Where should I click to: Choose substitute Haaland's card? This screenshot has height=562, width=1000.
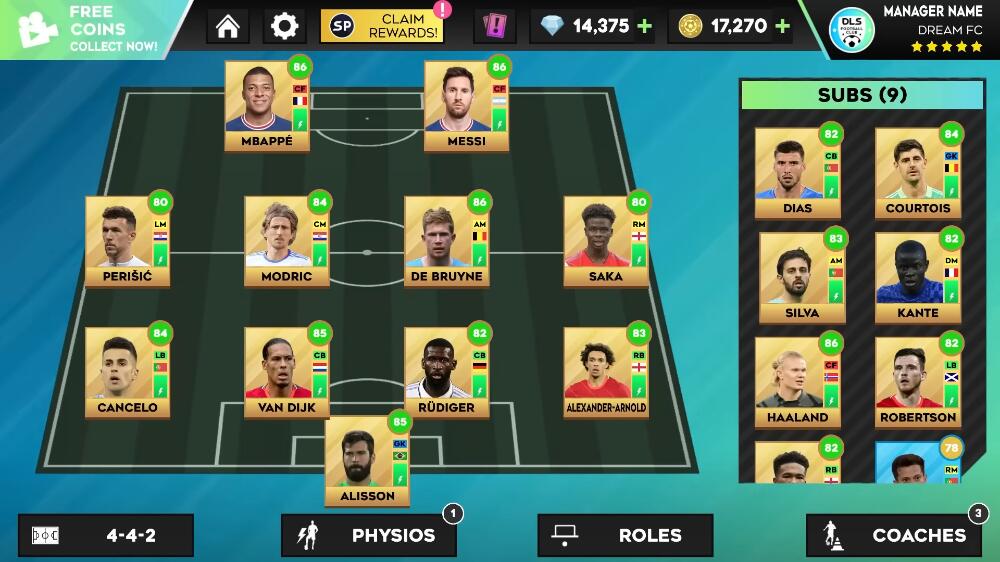click(x=797, y=381)
